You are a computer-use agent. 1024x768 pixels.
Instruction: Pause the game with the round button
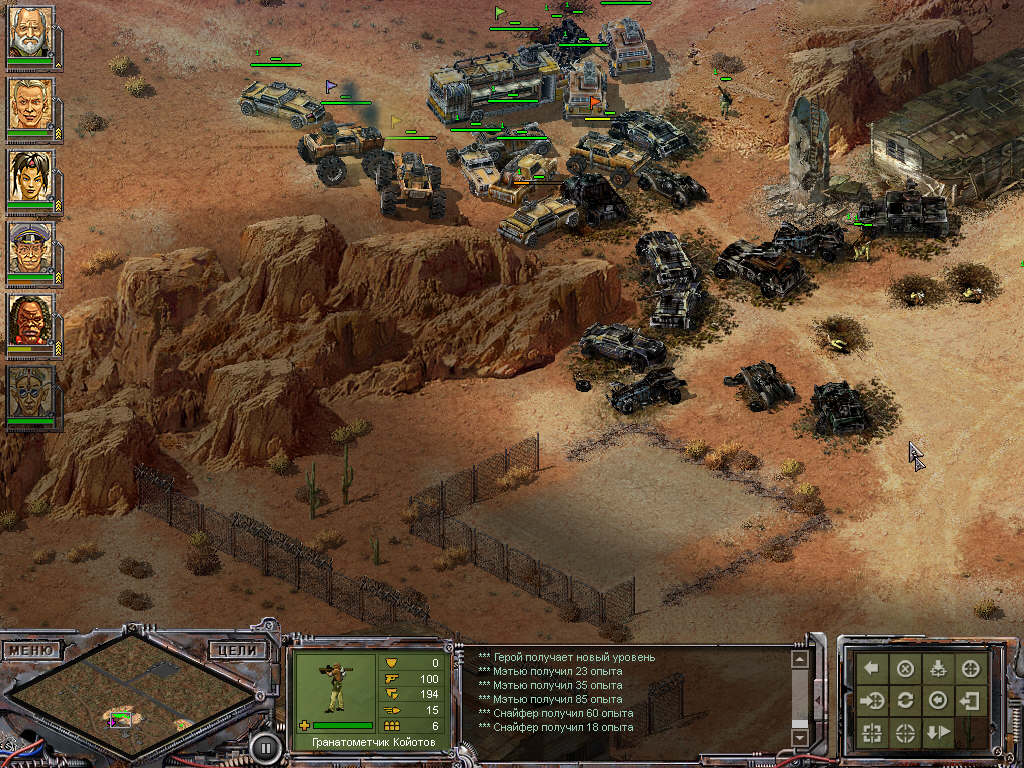tap(264, 745)
